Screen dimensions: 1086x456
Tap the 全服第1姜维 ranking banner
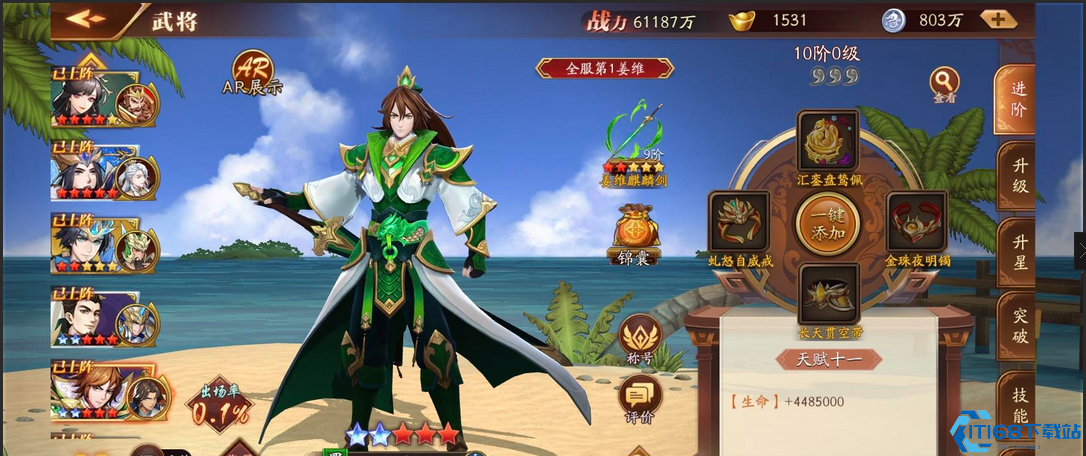605,68
